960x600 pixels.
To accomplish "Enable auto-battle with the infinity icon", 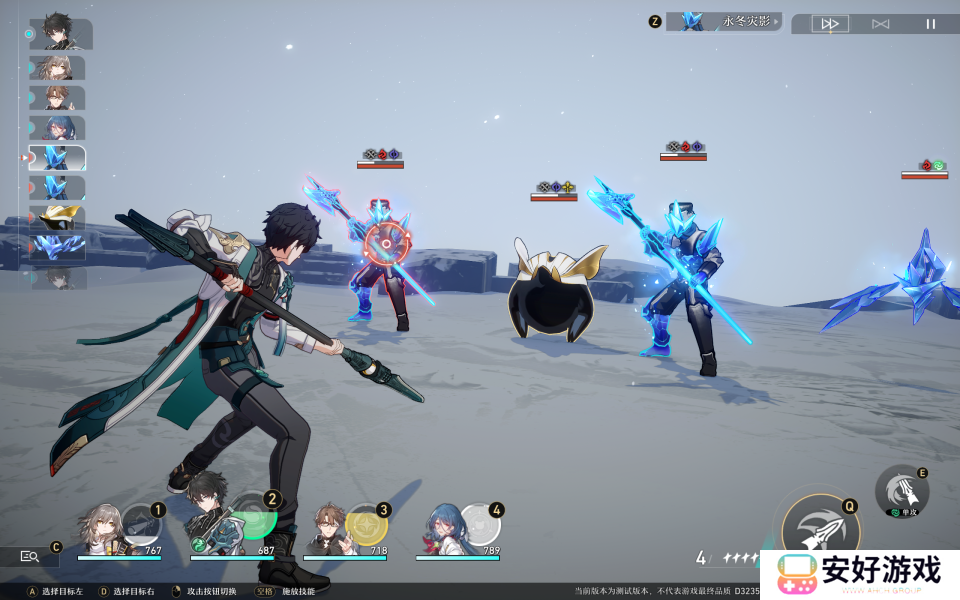I will click(880, 24).
